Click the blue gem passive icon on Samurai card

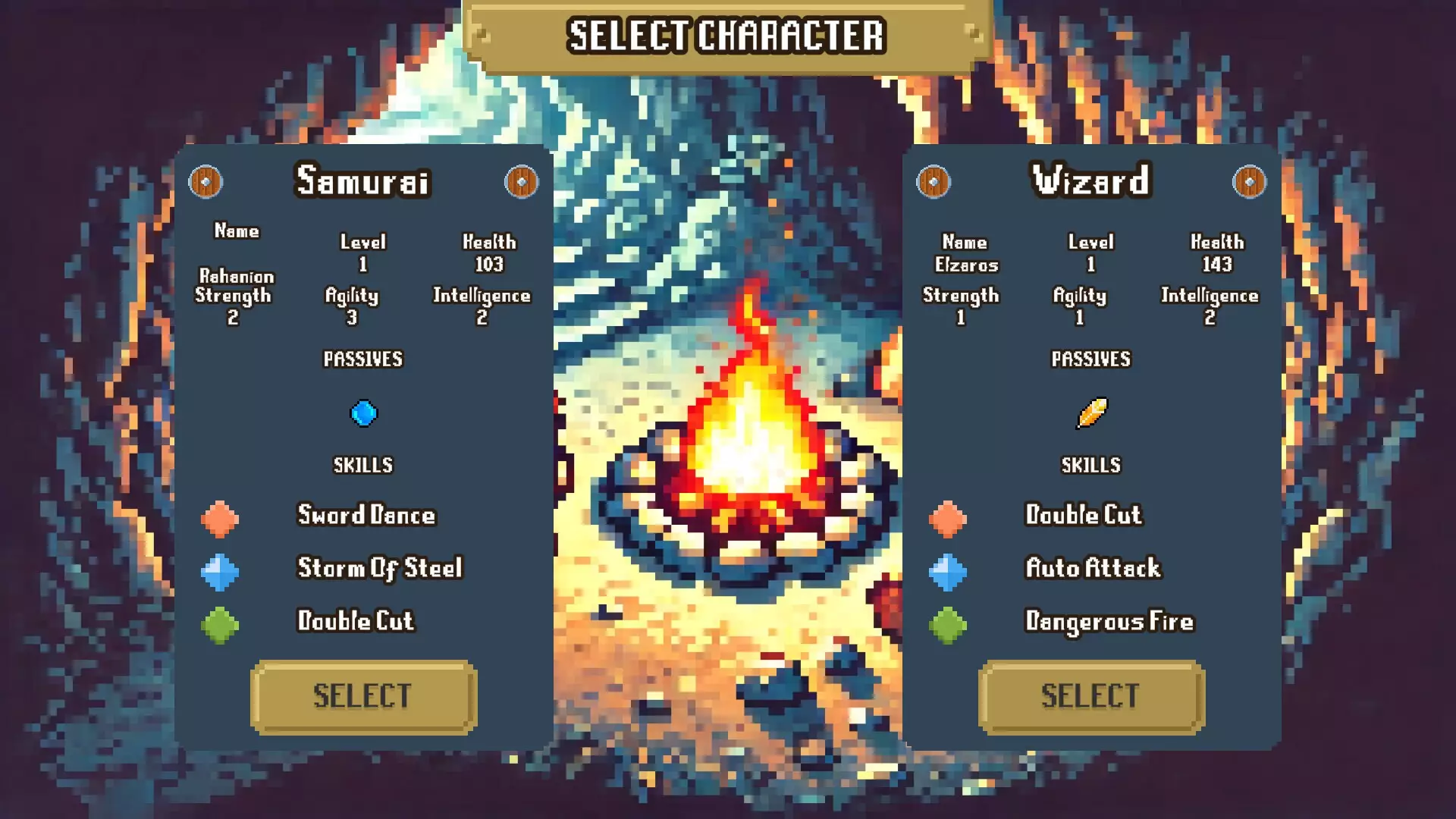(x=364, y=412)
